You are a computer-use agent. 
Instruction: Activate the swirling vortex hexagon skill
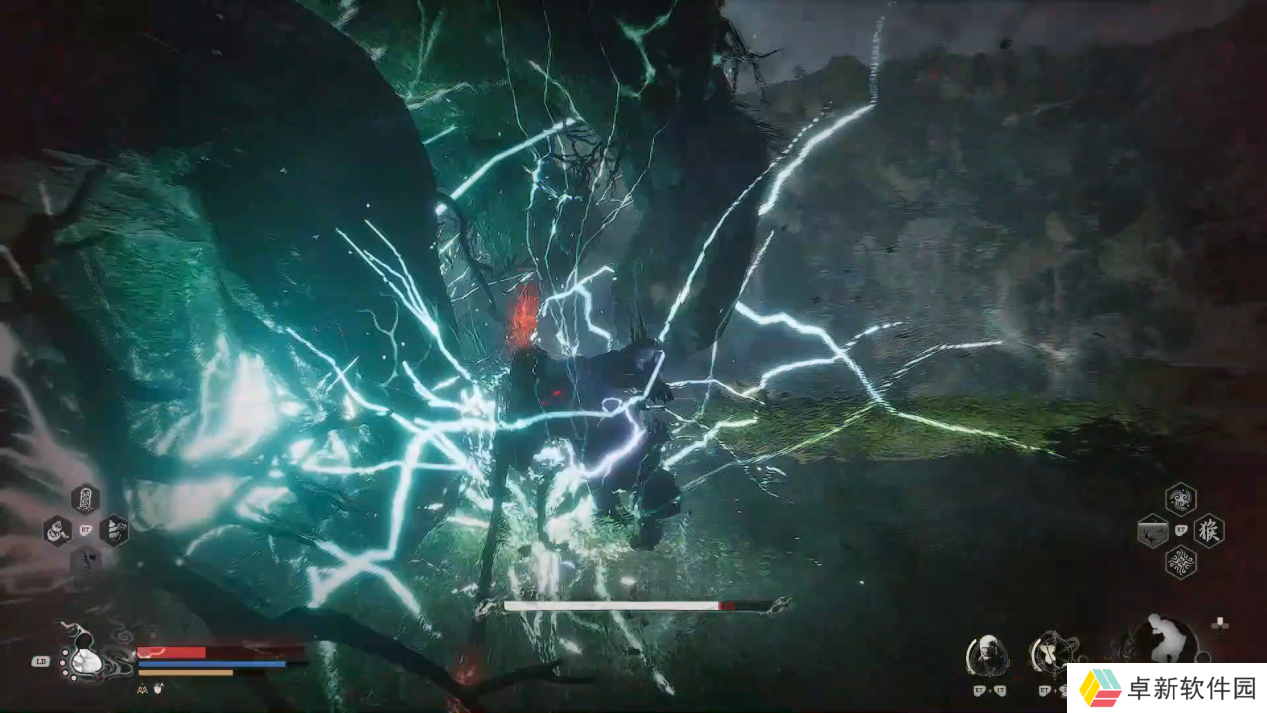pos(1180,498)
